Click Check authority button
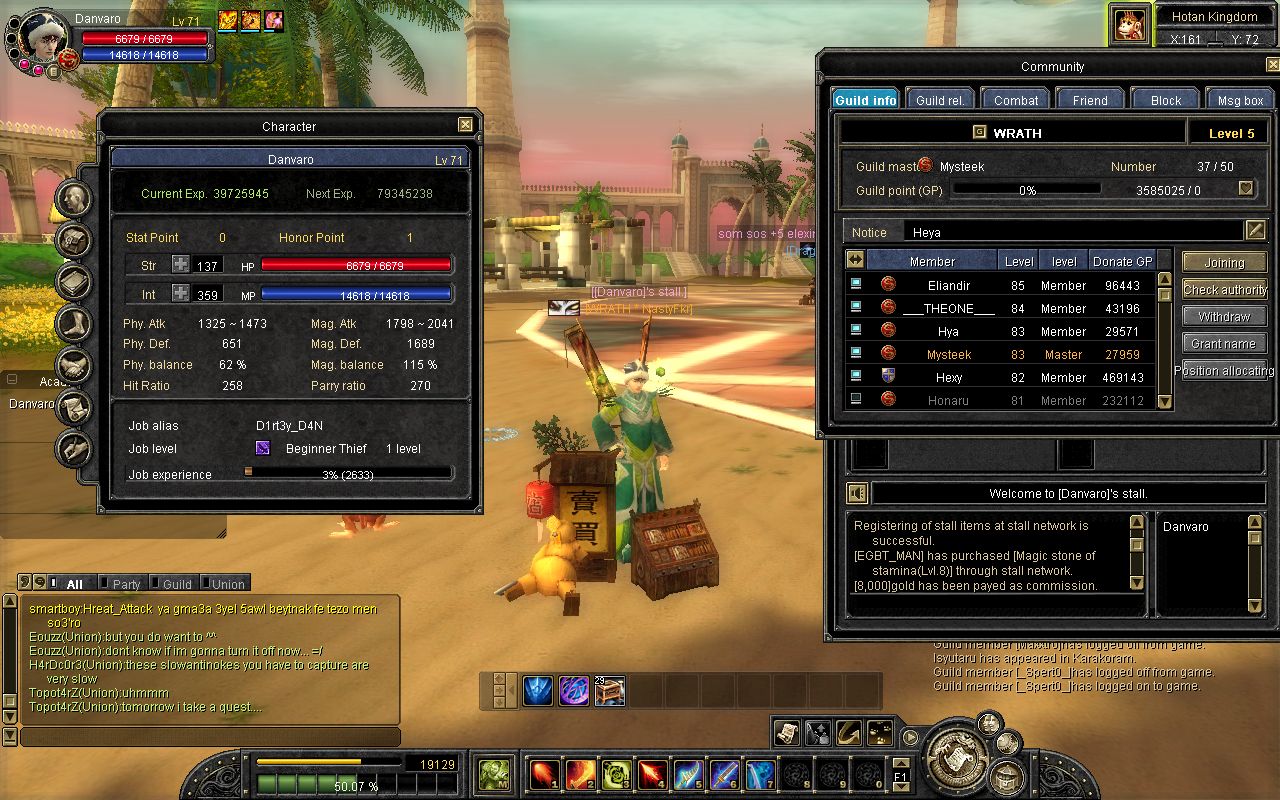The width and height of the screenshot is (1280, 800). (1224, 289)
